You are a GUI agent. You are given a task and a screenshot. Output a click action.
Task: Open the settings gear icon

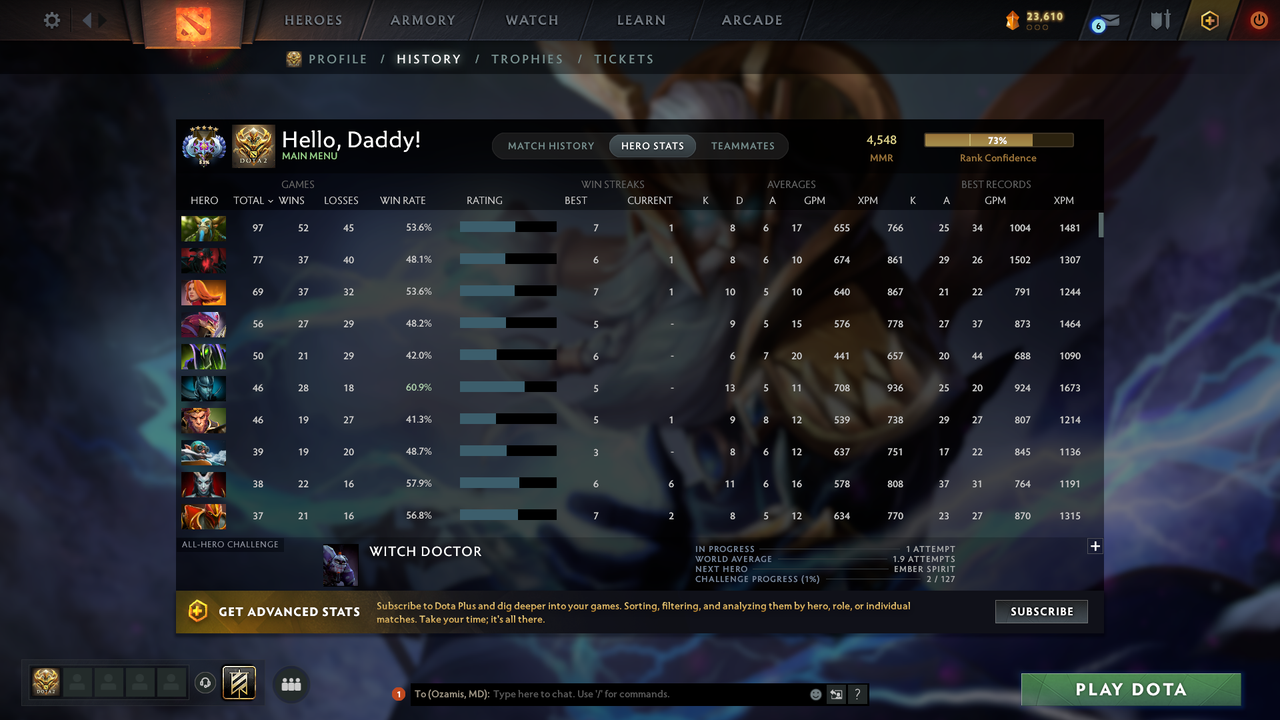tap(51, 19)
